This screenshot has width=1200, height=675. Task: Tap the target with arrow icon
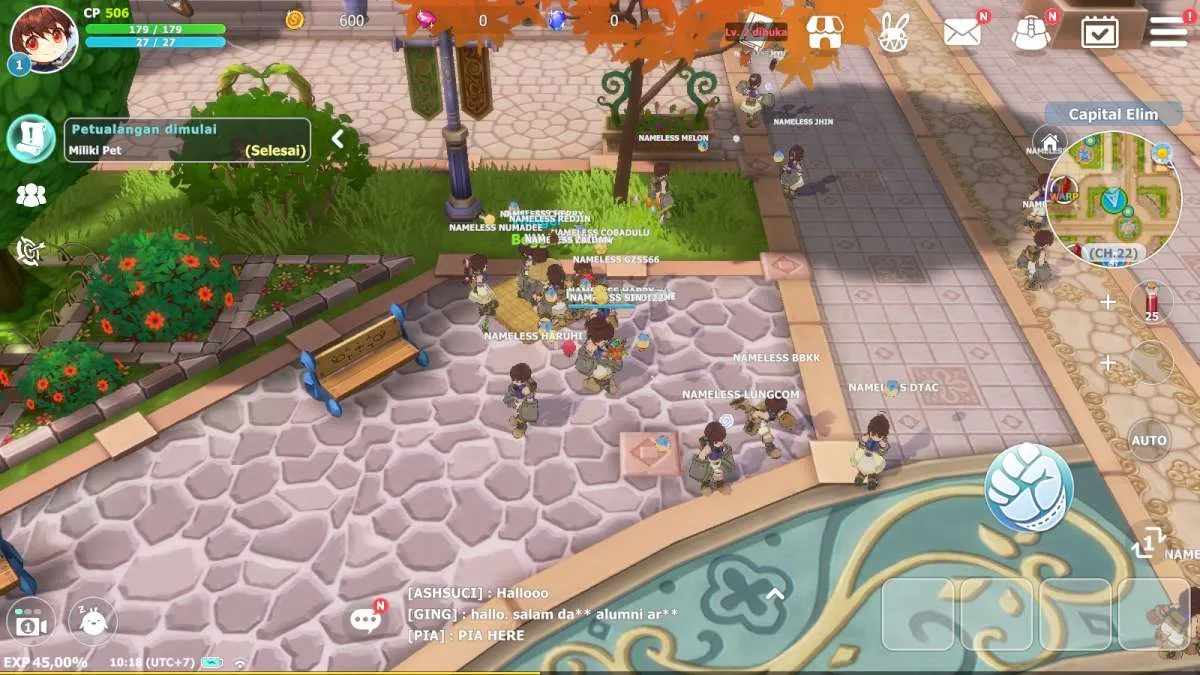tap(30, 251)
